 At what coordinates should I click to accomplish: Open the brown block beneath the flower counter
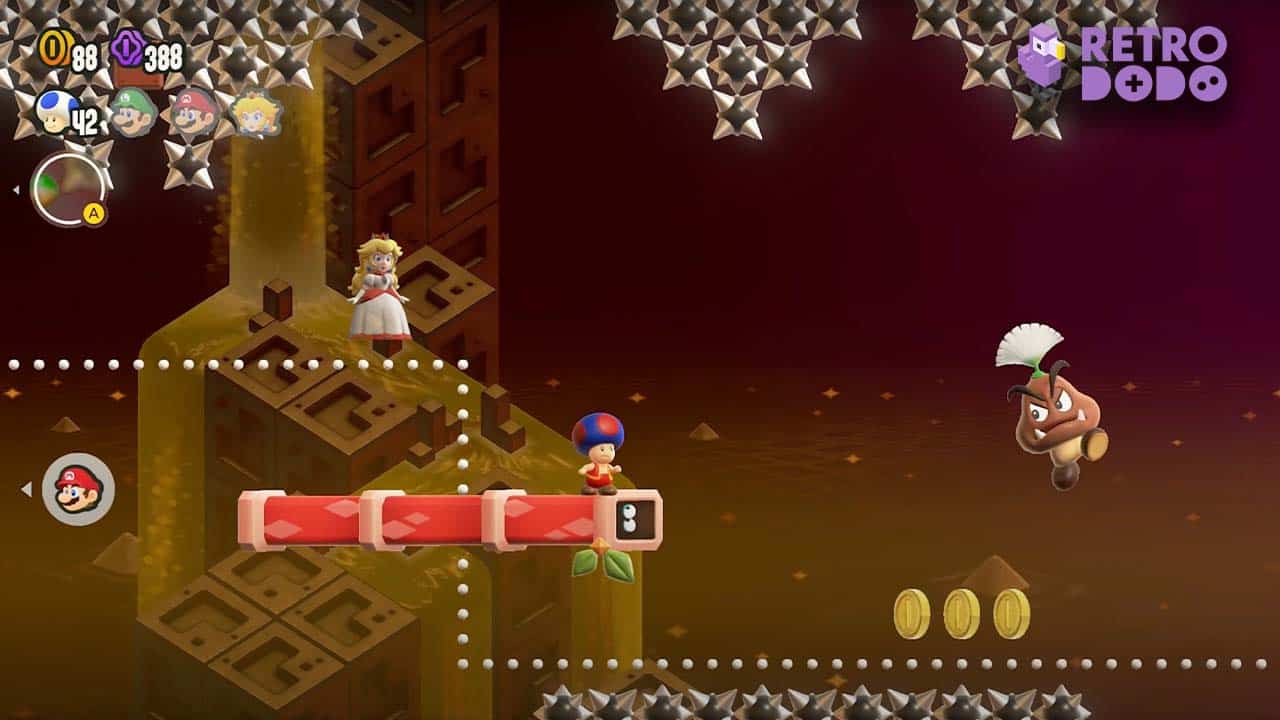140,77
